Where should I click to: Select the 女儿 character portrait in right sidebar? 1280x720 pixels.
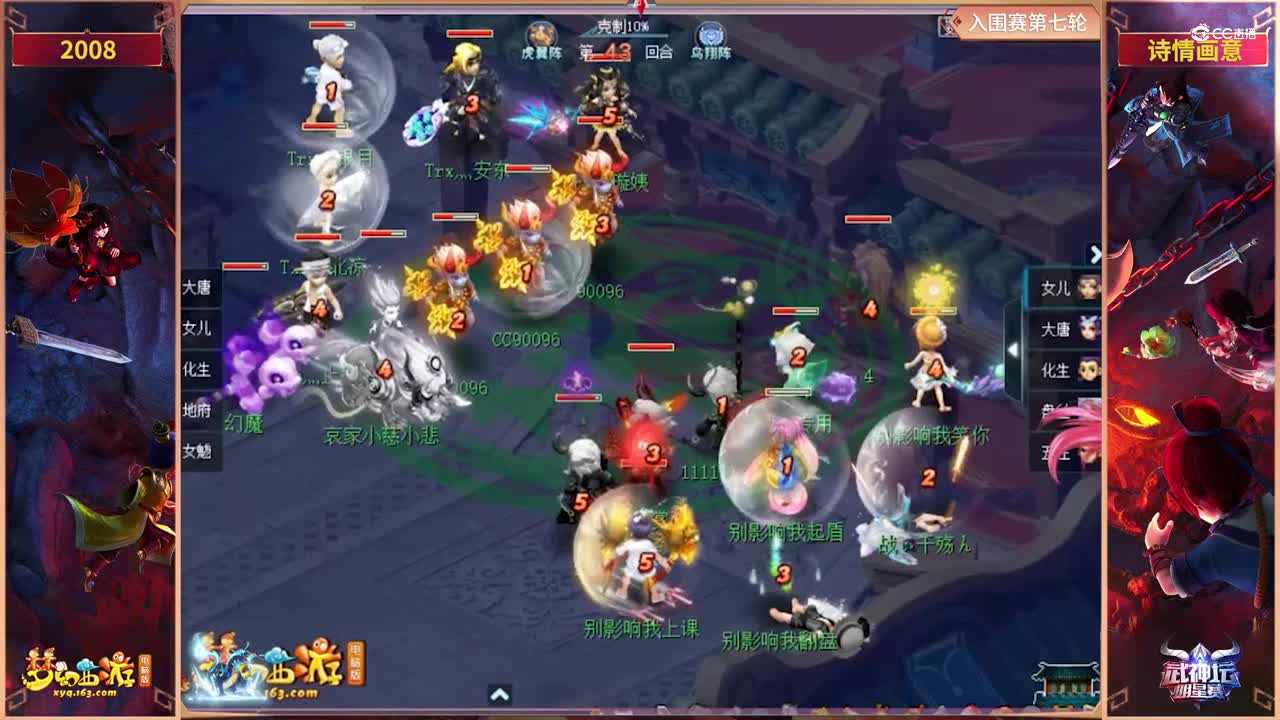pyautogui.click(x=1070, y=289)
